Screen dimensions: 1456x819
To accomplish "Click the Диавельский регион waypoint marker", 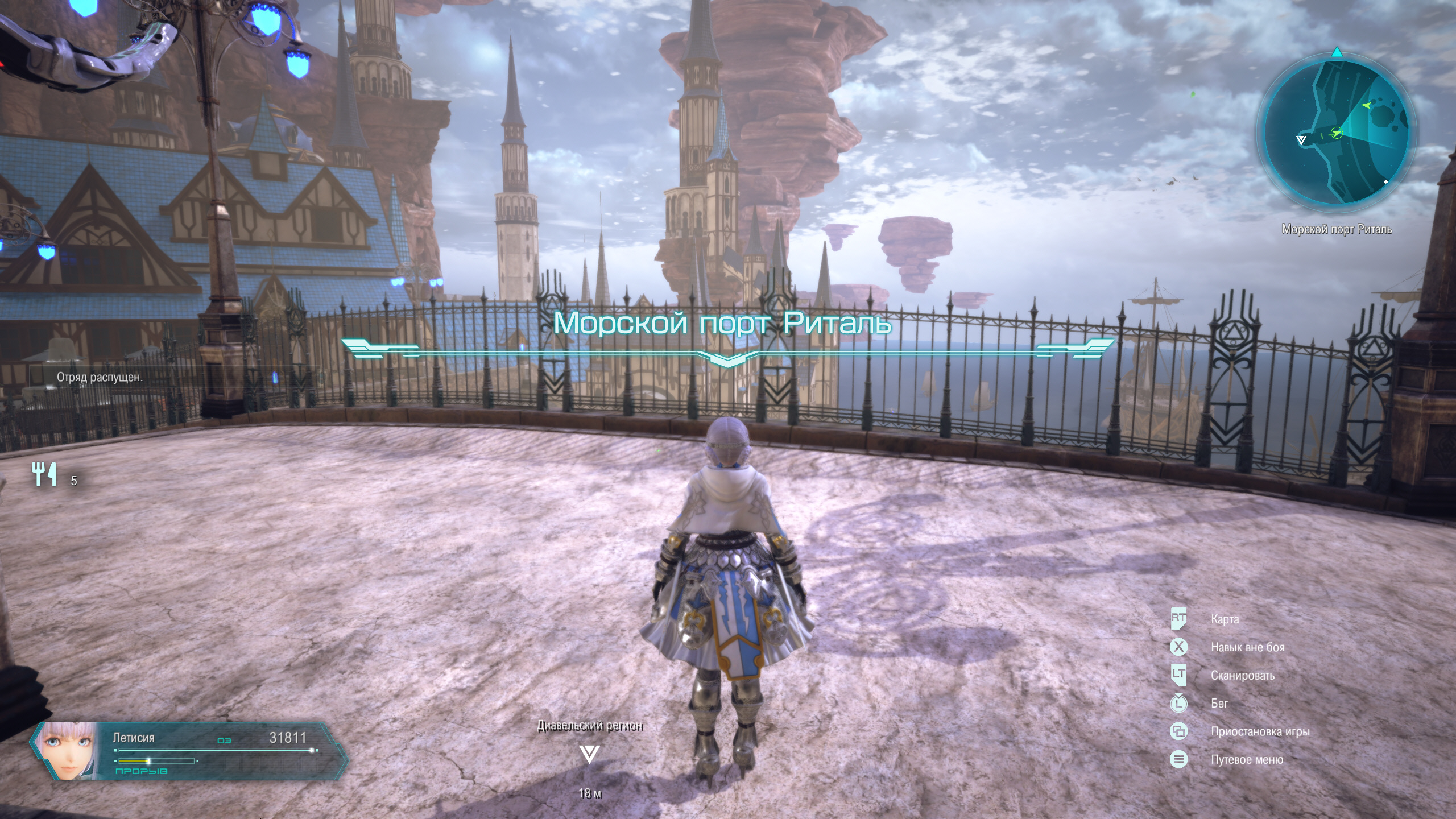I will coord(589,754).
